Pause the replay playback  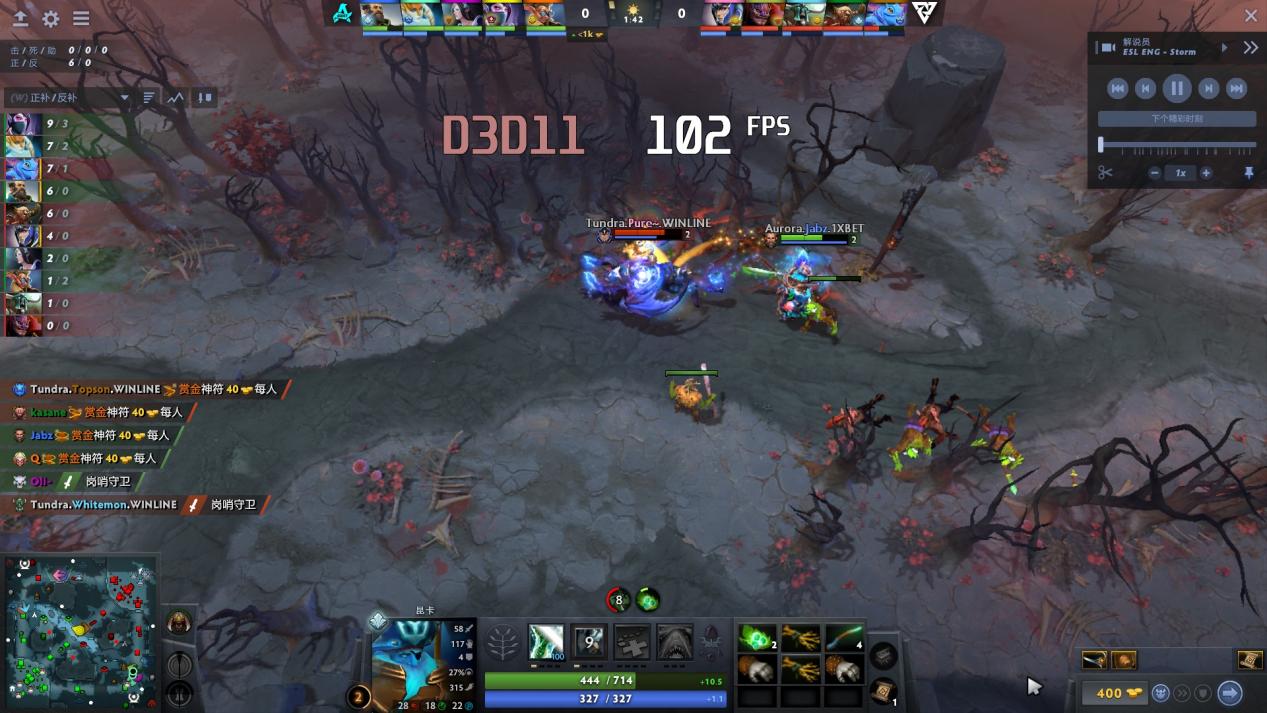point(1177,89)
